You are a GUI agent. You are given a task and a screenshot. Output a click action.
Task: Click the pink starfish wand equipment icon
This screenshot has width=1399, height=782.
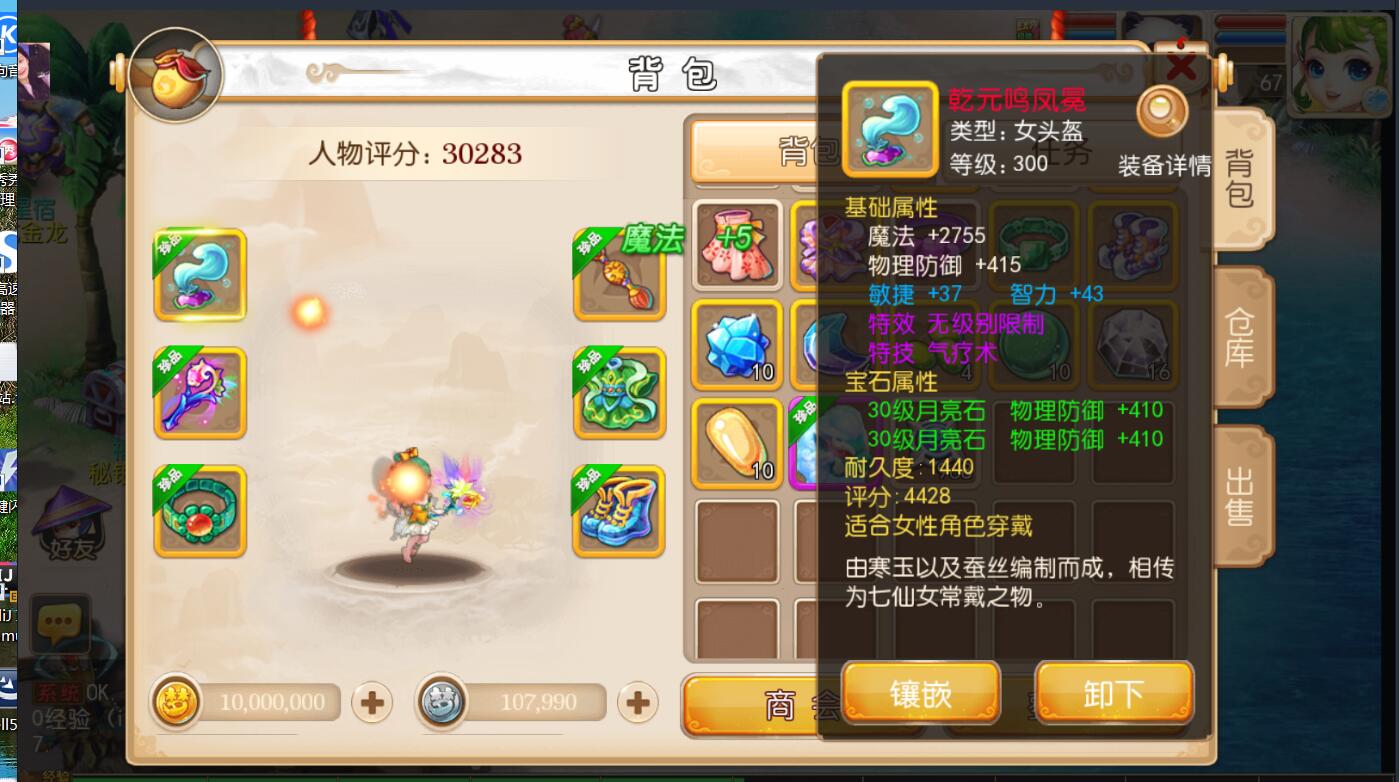tap(199, 392)
